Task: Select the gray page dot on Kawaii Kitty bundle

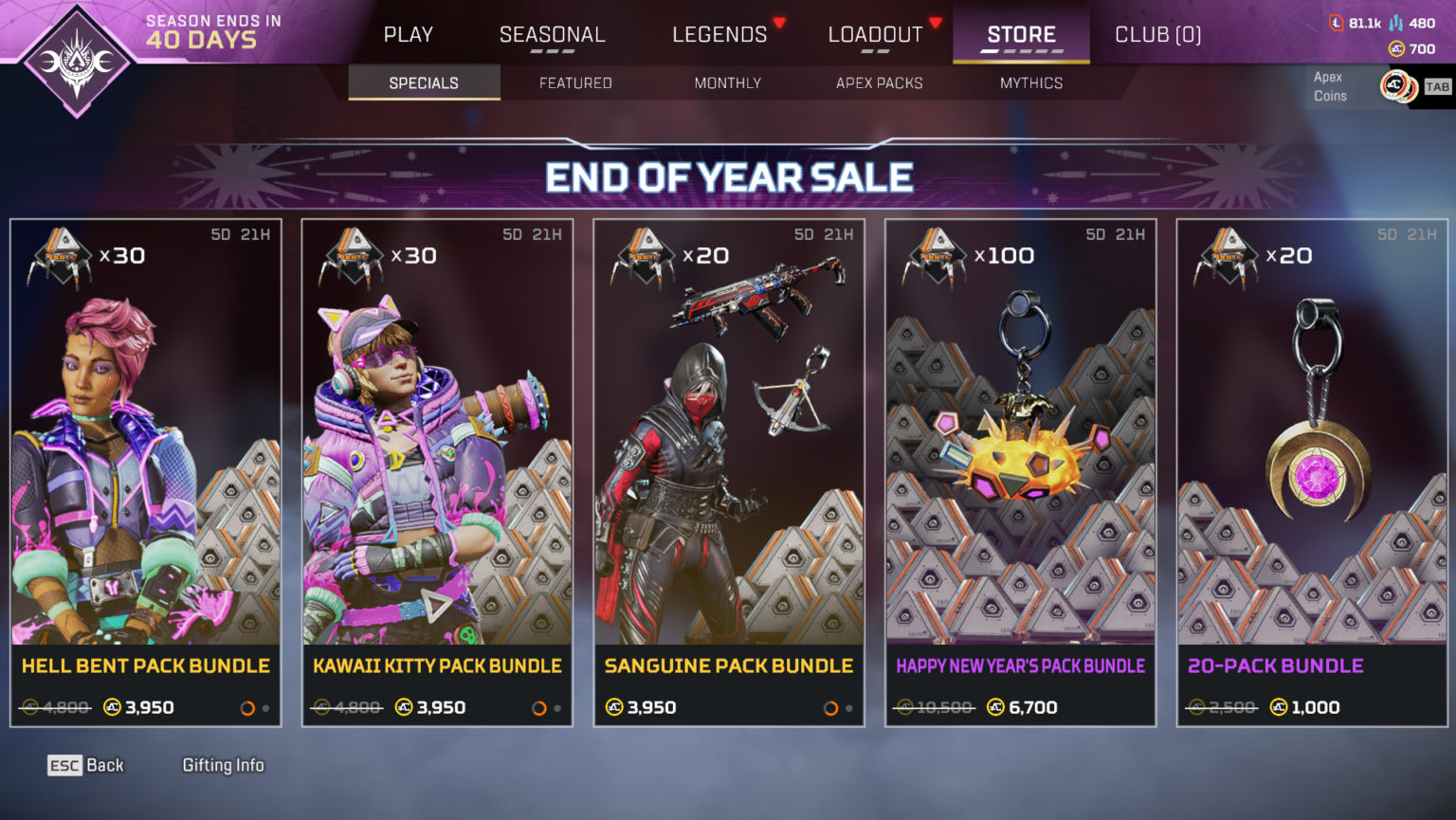Action: point(558,707)
